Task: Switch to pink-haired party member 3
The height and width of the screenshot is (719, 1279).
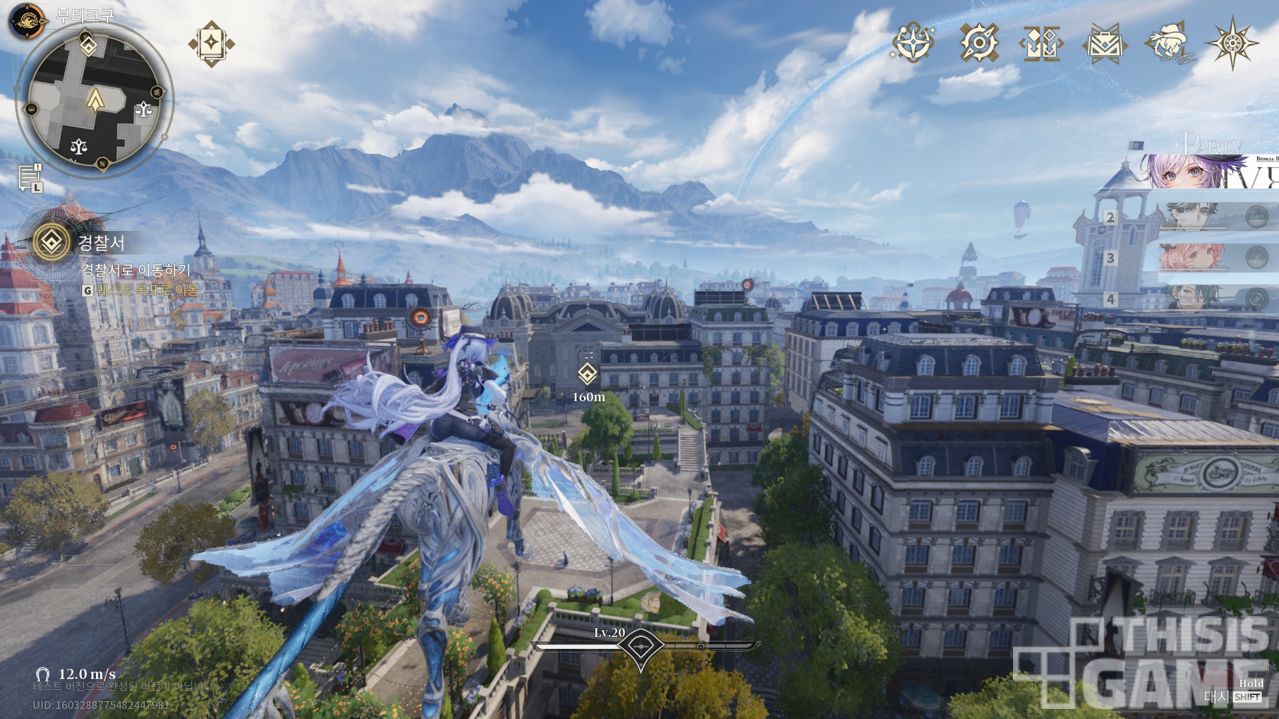Action: click(1190, 257)
